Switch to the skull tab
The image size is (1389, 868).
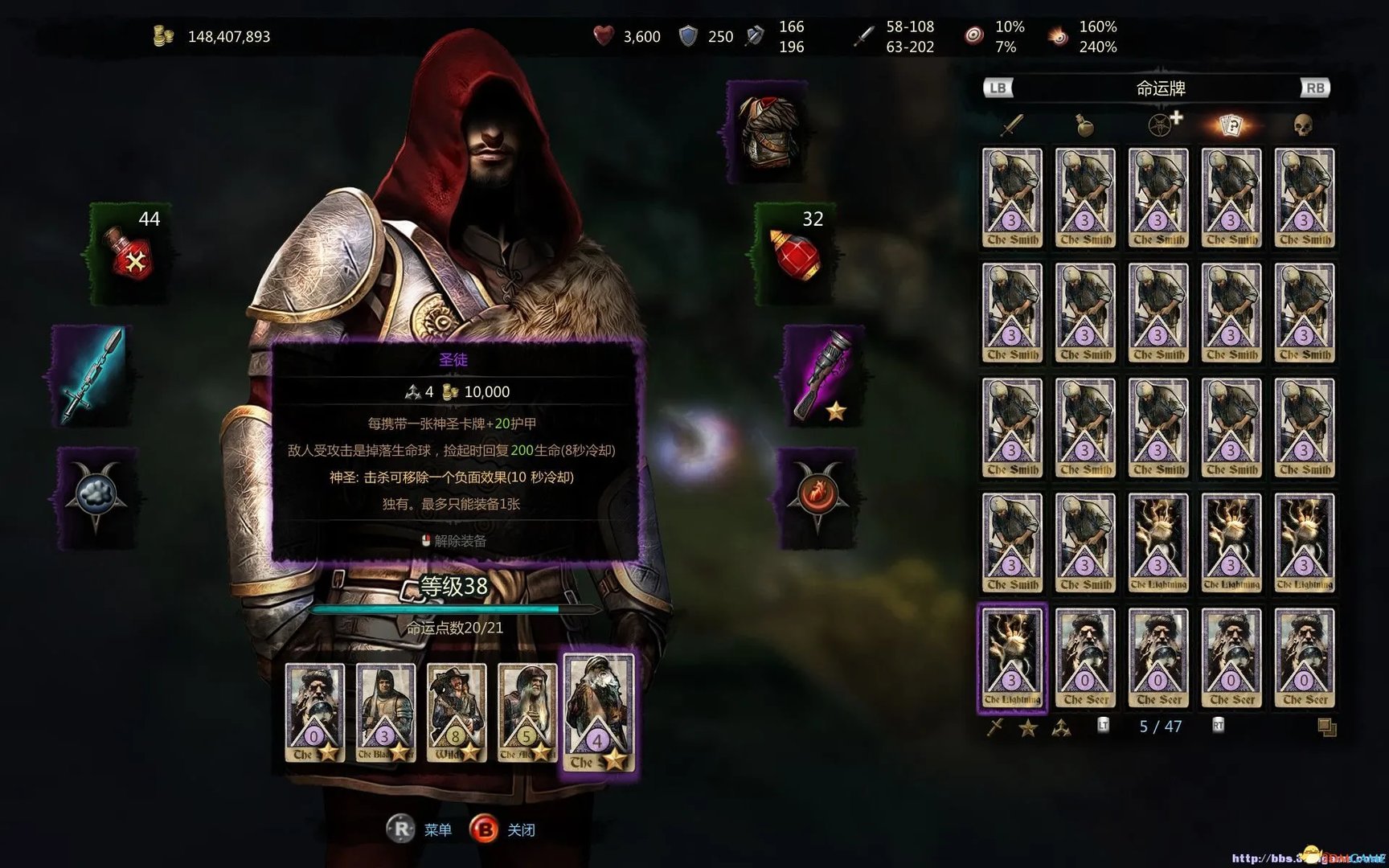[1302, 125]
